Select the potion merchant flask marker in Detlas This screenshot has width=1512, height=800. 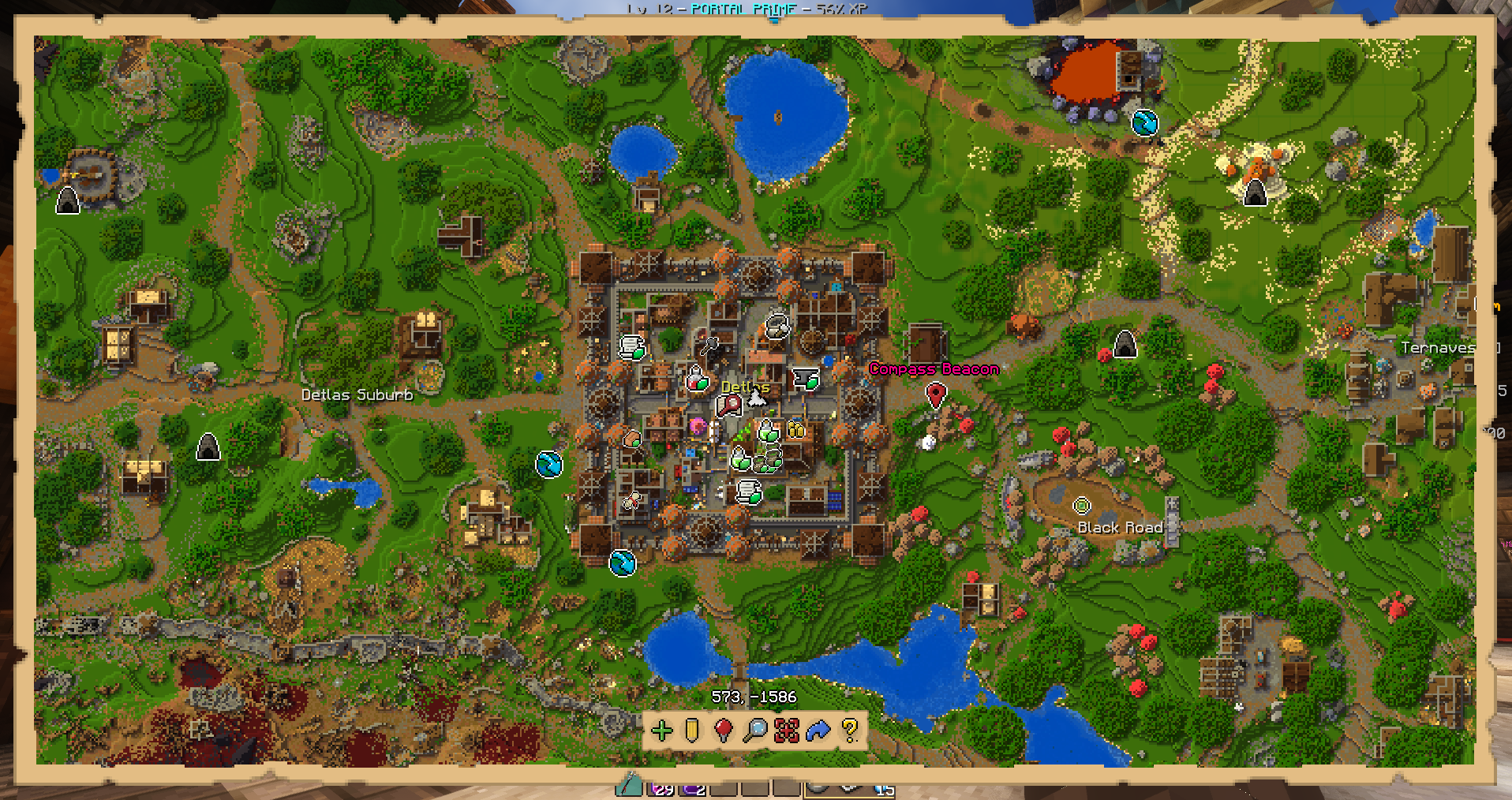698,379
